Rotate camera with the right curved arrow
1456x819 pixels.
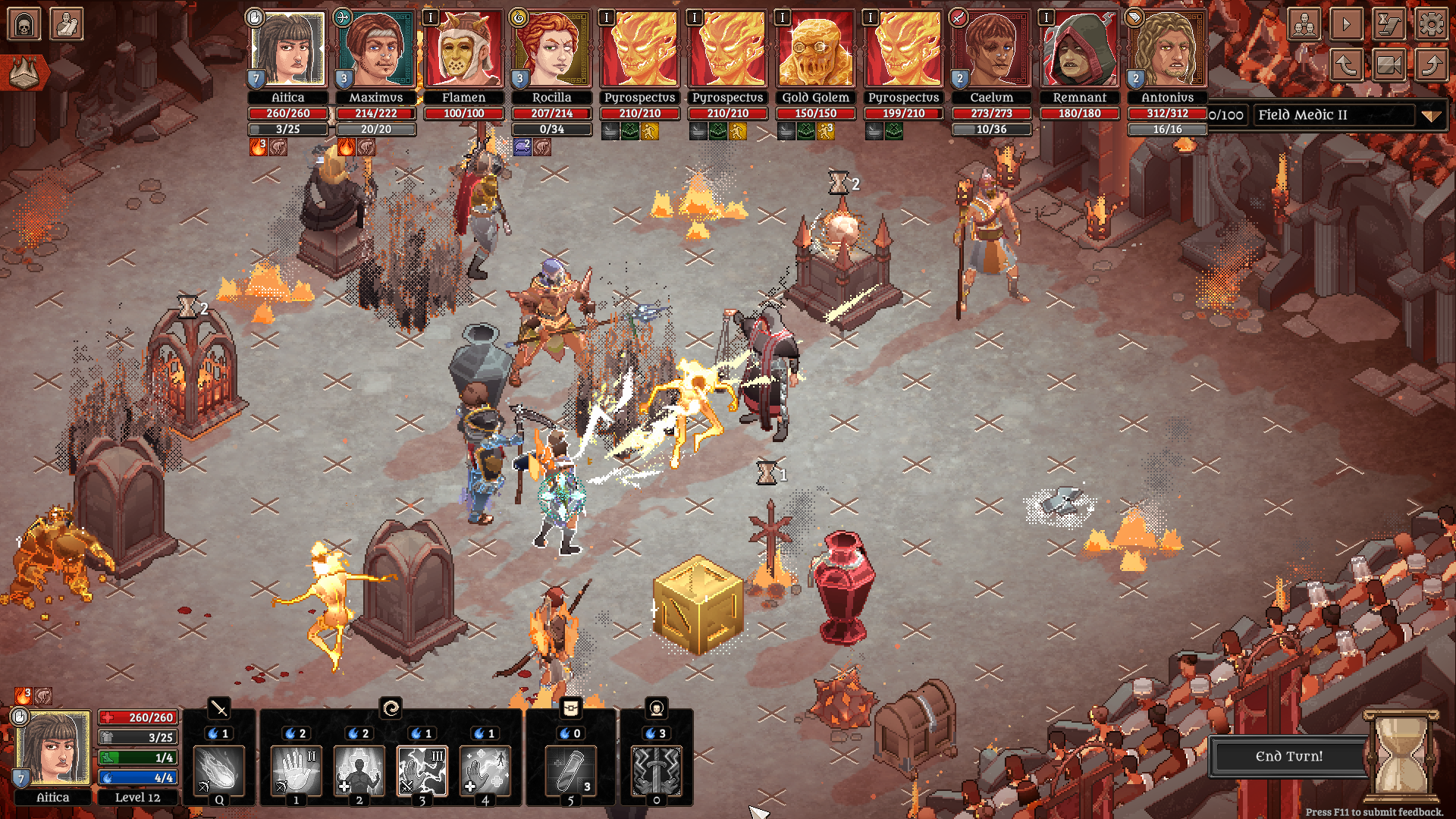pos(1431,66)
